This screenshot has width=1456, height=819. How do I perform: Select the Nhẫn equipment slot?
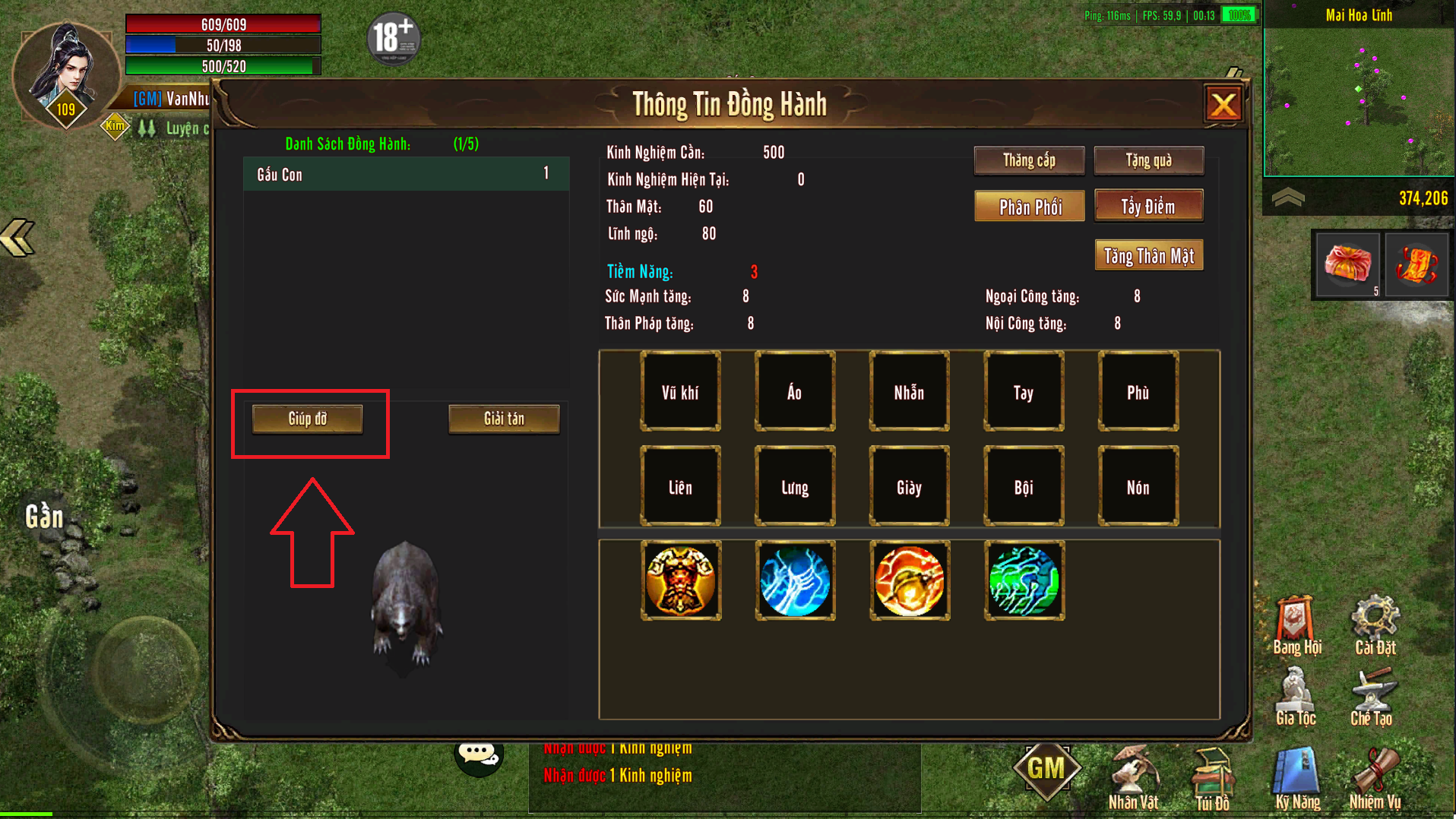pos(909,392)
